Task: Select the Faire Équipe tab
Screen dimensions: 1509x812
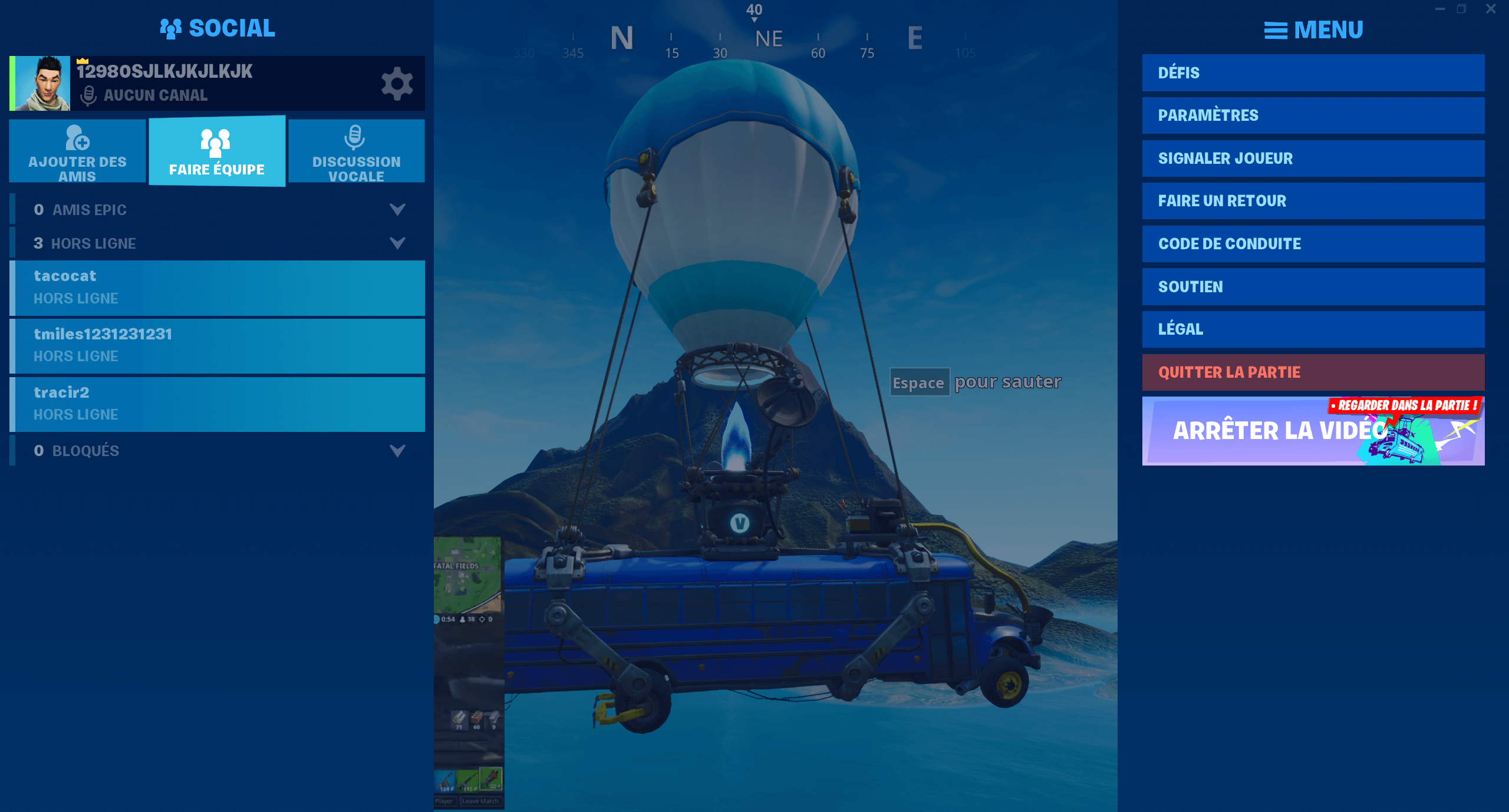Action: click(x=217, y=151)
